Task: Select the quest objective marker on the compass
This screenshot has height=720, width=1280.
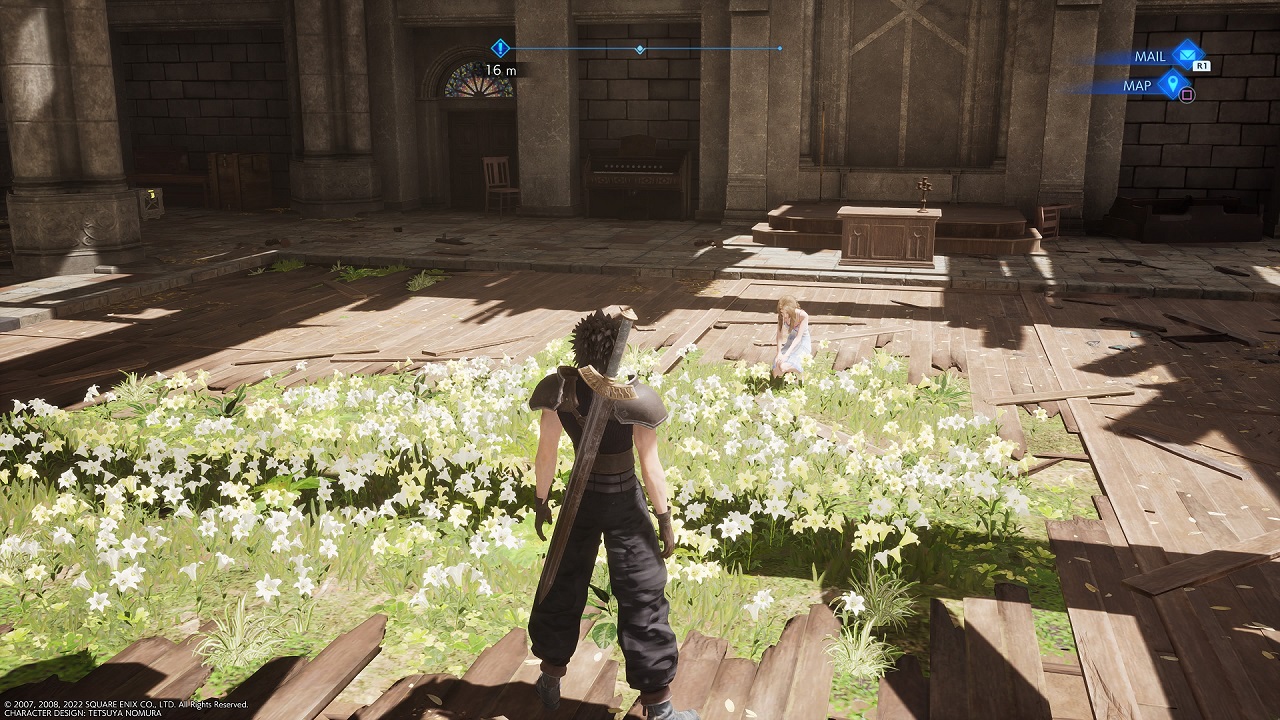Action: [501, 48]
